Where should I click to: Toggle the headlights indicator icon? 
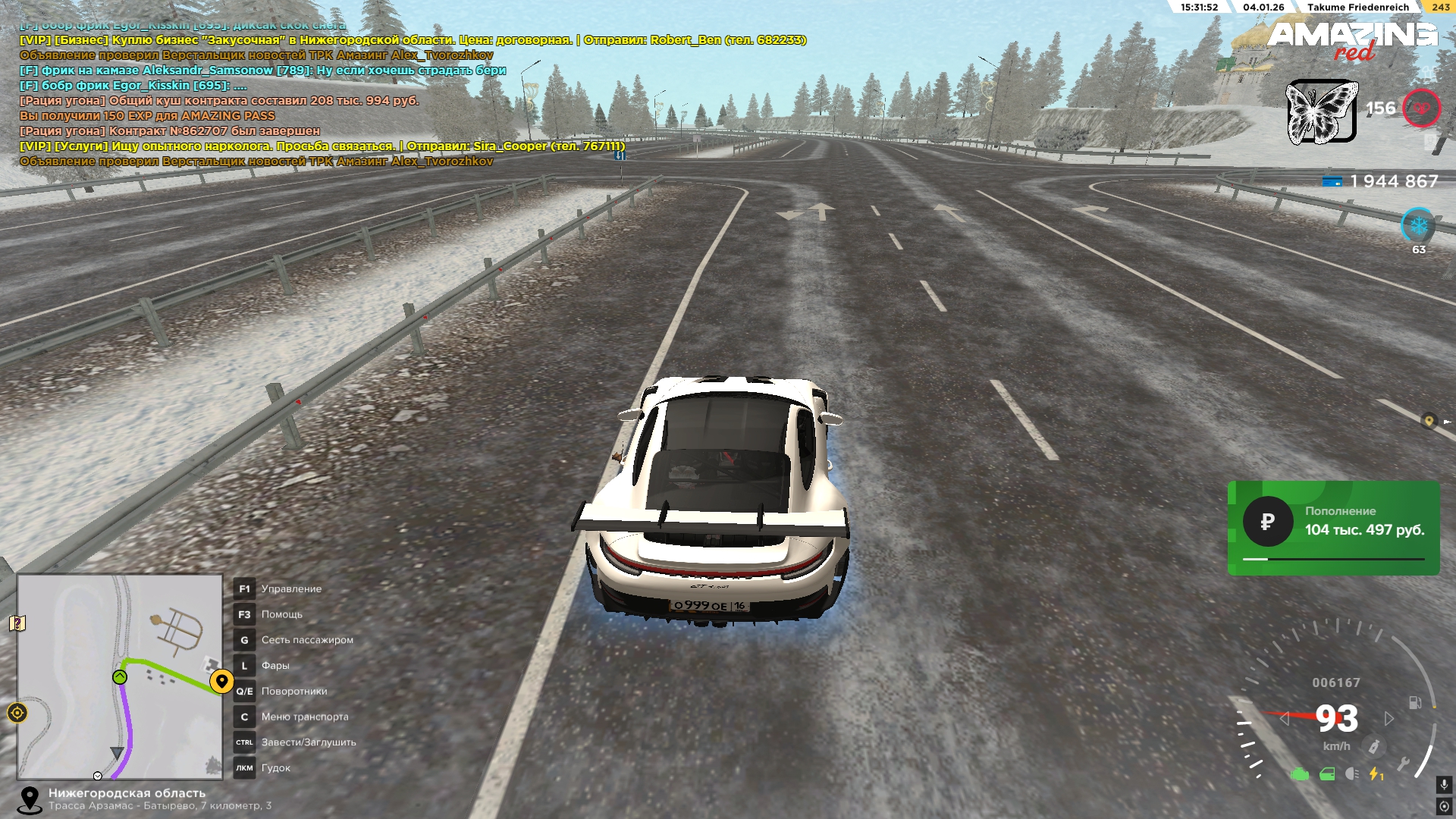[x=1351, y=774]
